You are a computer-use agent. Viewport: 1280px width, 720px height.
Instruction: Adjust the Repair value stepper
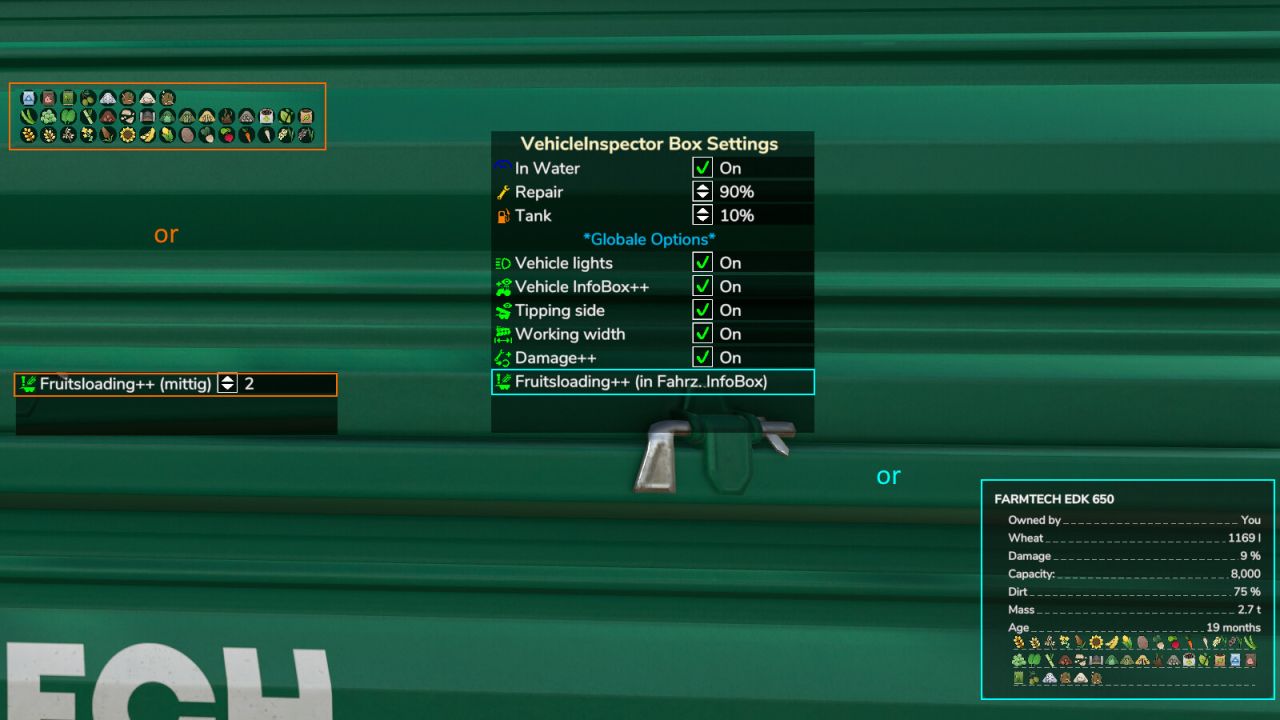703,192
